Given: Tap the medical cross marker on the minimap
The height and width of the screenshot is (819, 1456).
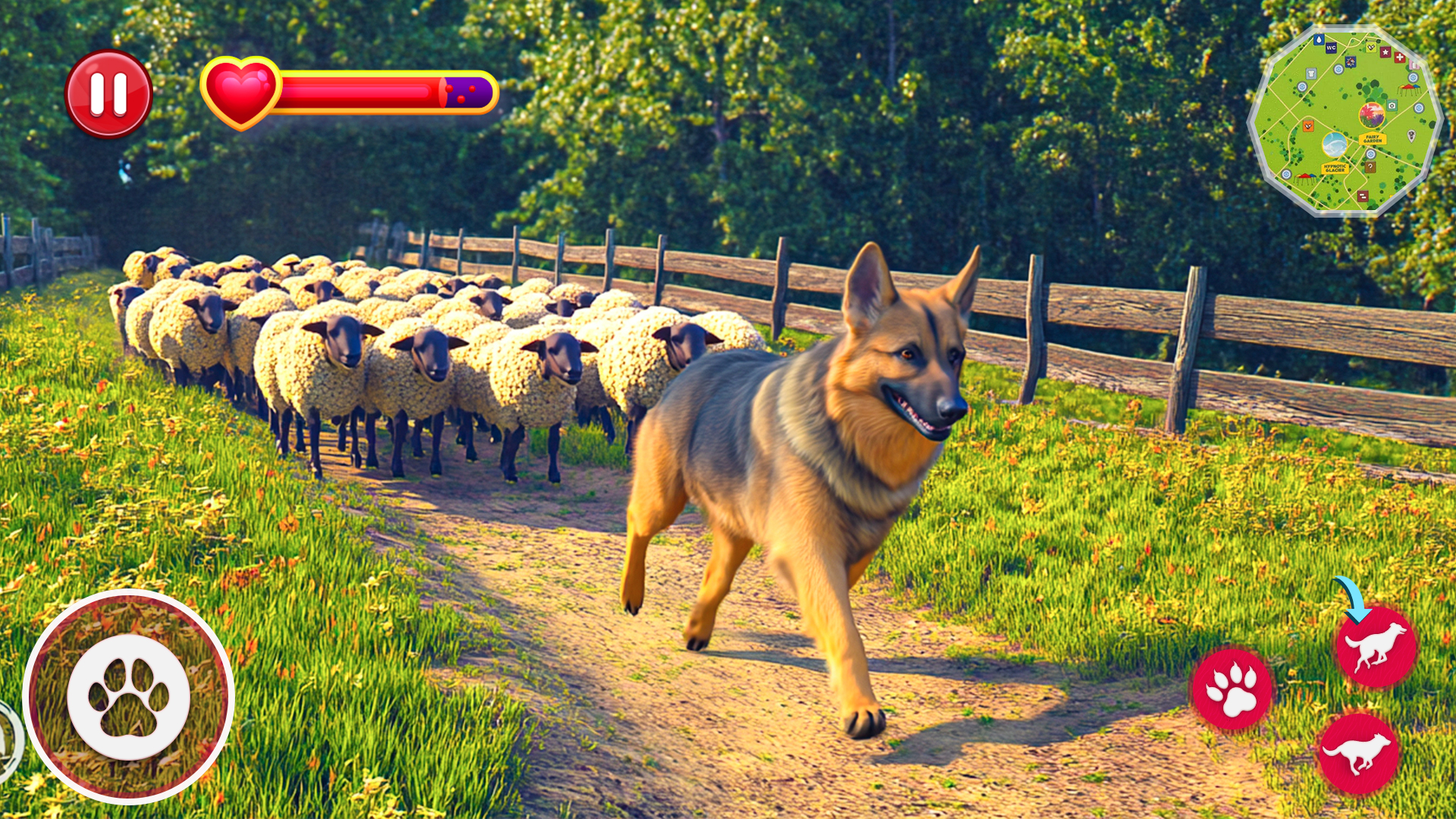Looking at the screenshot, I should 1400,58.
